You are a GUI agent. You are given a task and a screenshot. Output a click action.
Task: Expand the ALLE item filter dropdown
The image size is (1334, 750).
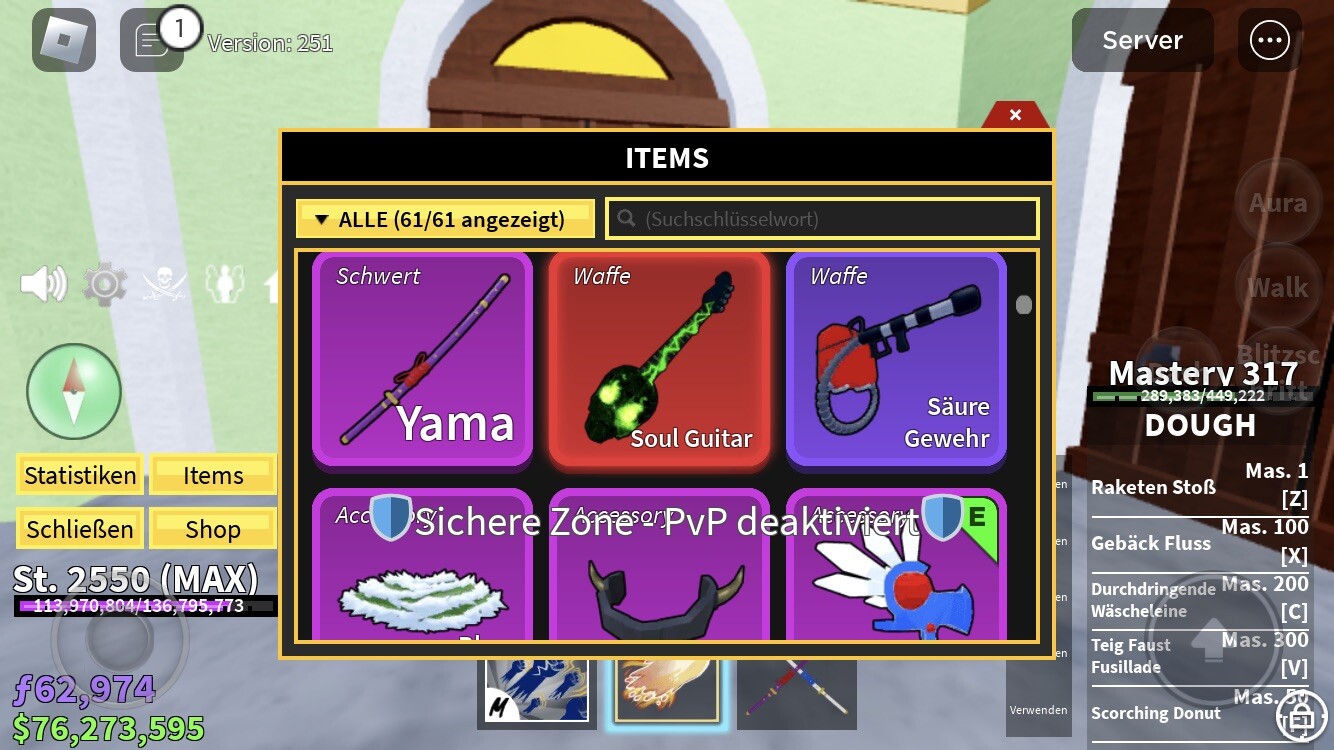tap(444, 218)
